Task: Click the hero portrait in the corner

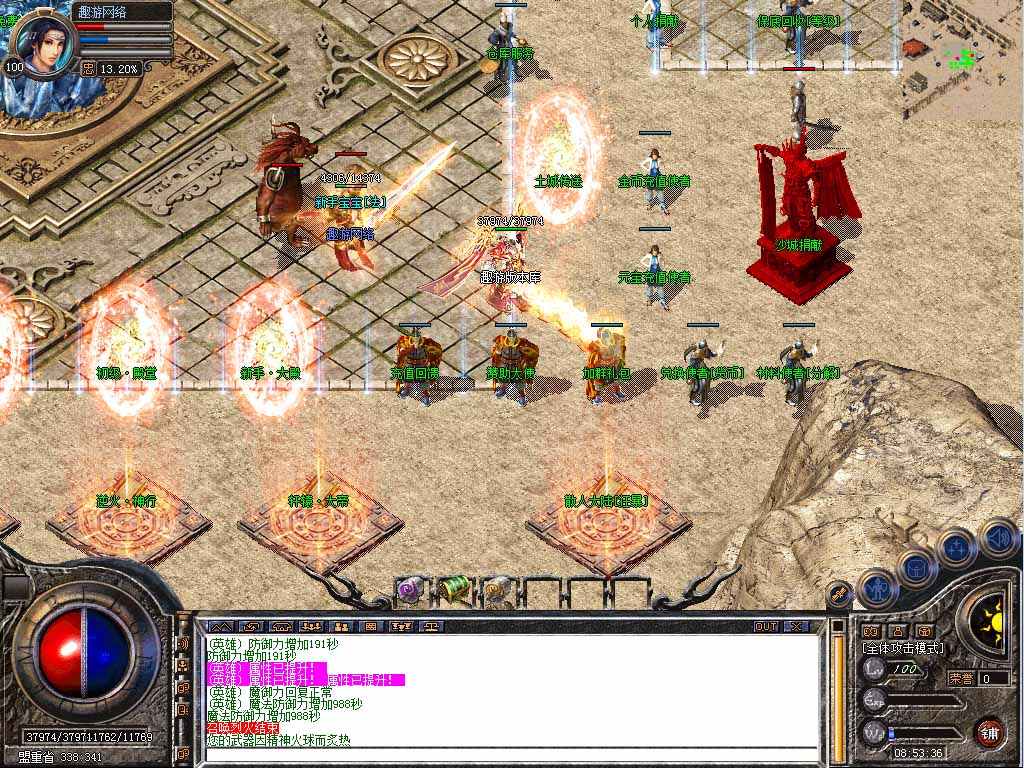Action: coord(45,42)
